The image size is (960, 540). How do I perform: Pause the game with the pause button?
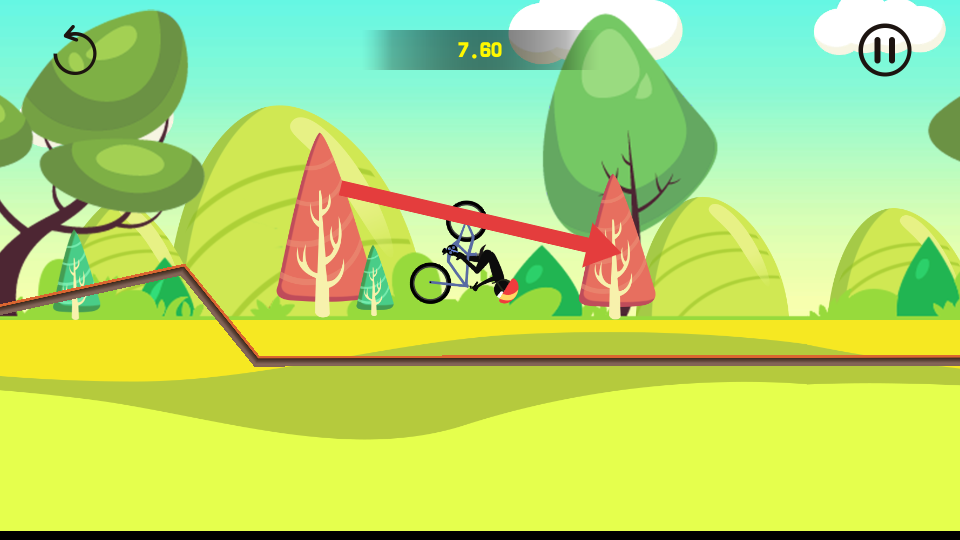point(884,50)
